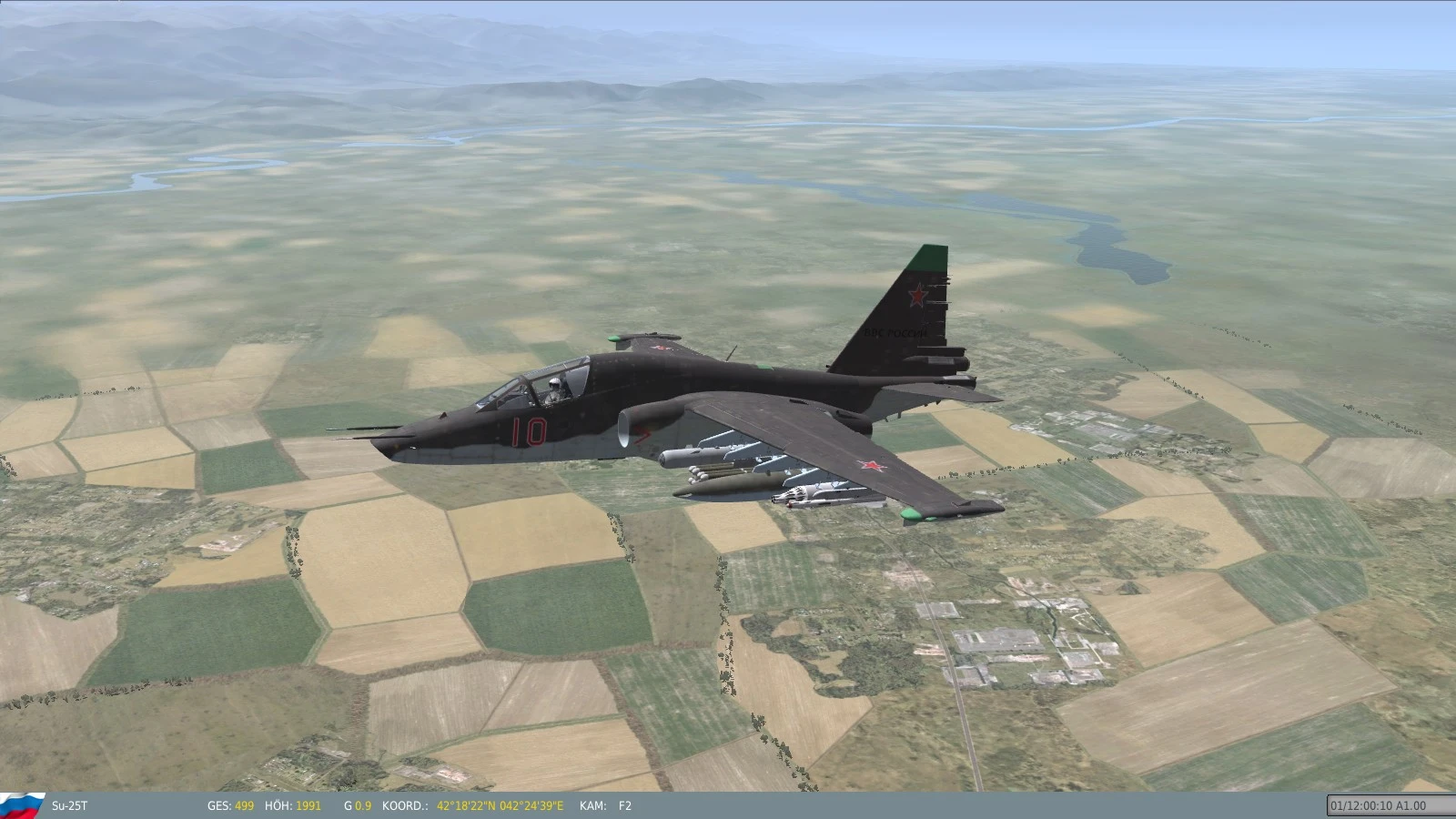Click the longitude value 042°24'39"E
Image resolution: width=1456 pixels, height=819 pixels.
coord(530,805)
